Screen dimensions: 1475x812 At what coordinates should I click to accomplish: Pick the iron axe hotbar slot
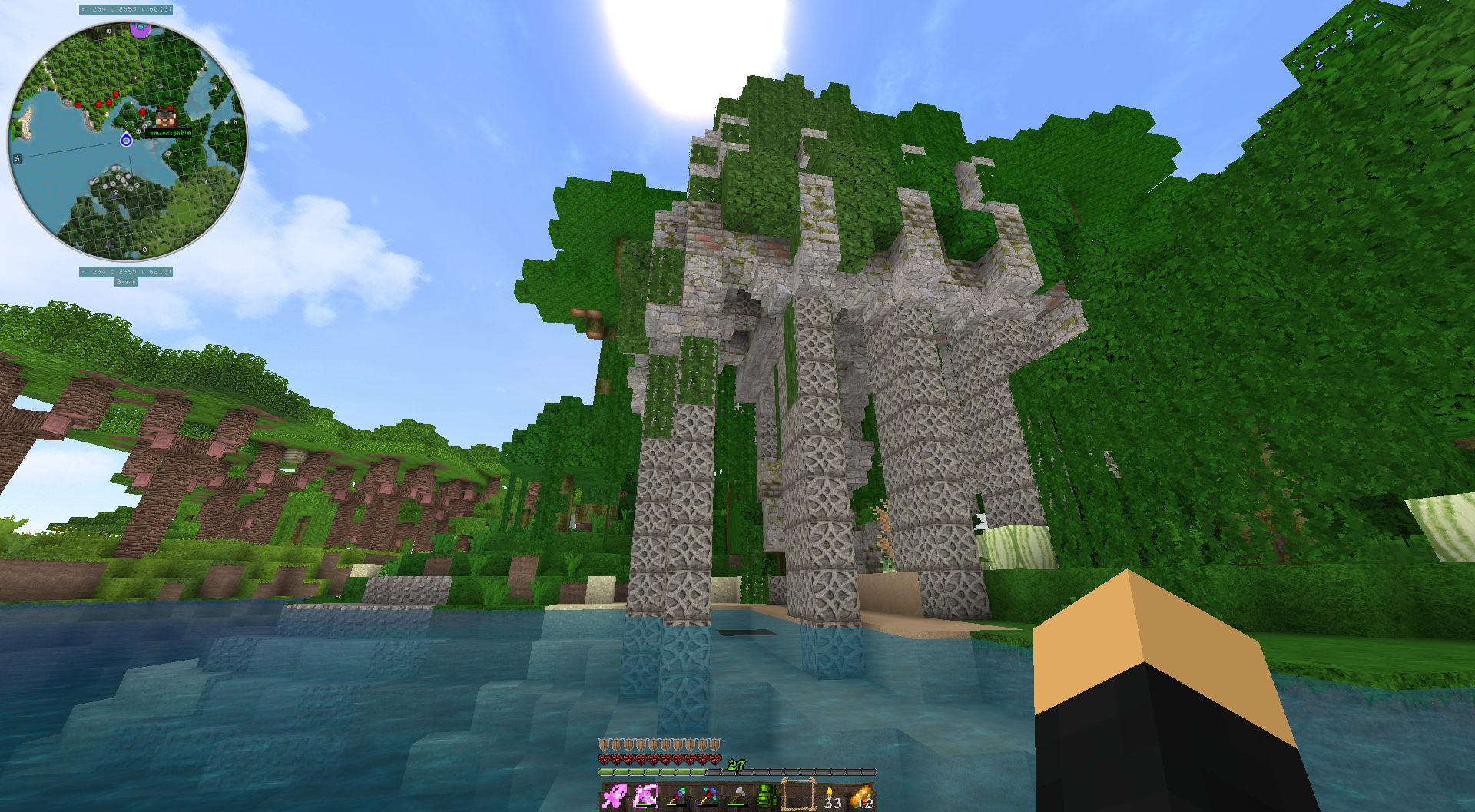click(x=737, y=797)
